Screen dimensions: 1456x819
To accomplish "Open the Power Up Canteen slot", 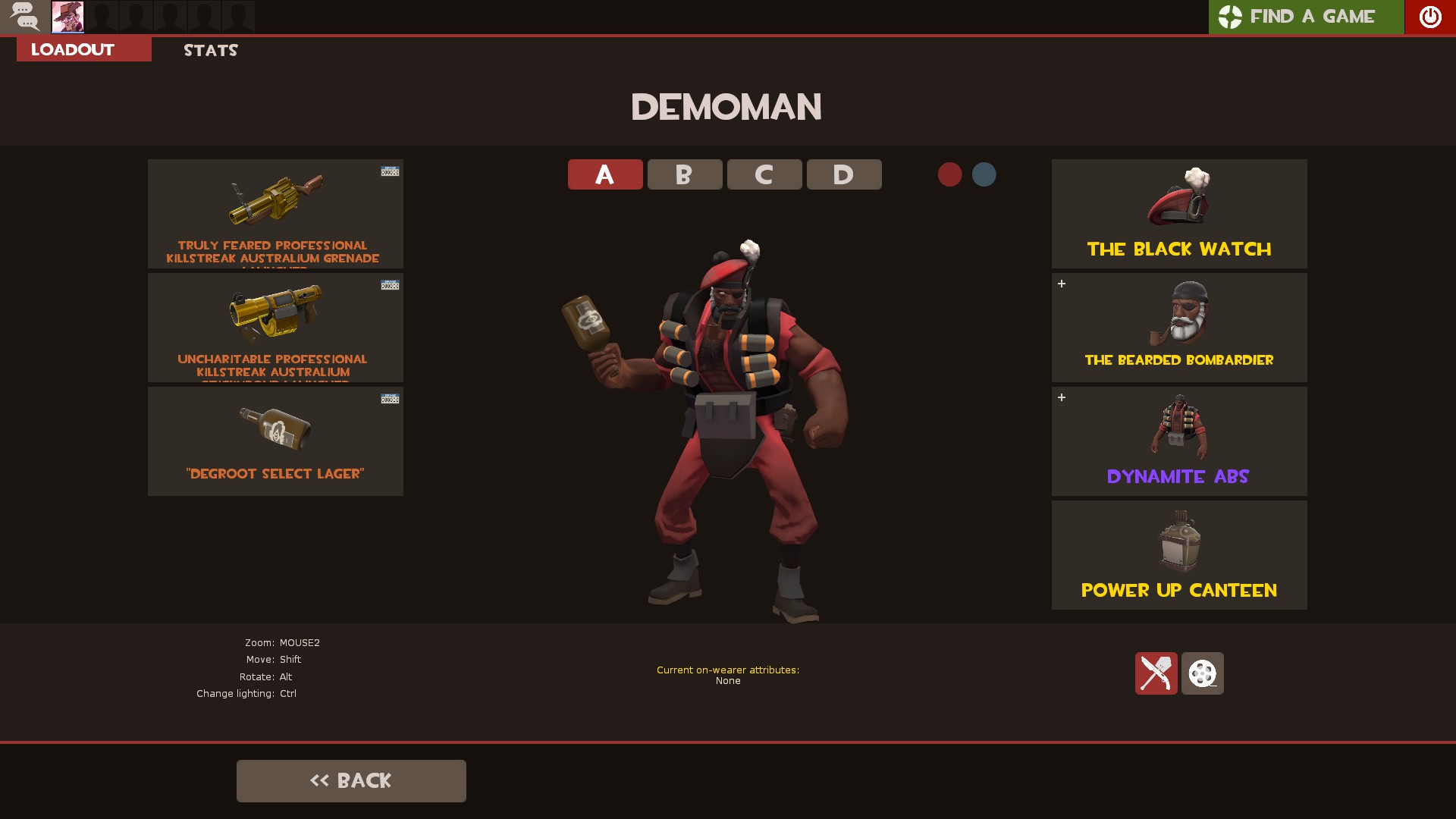I will pos(1178,554).
